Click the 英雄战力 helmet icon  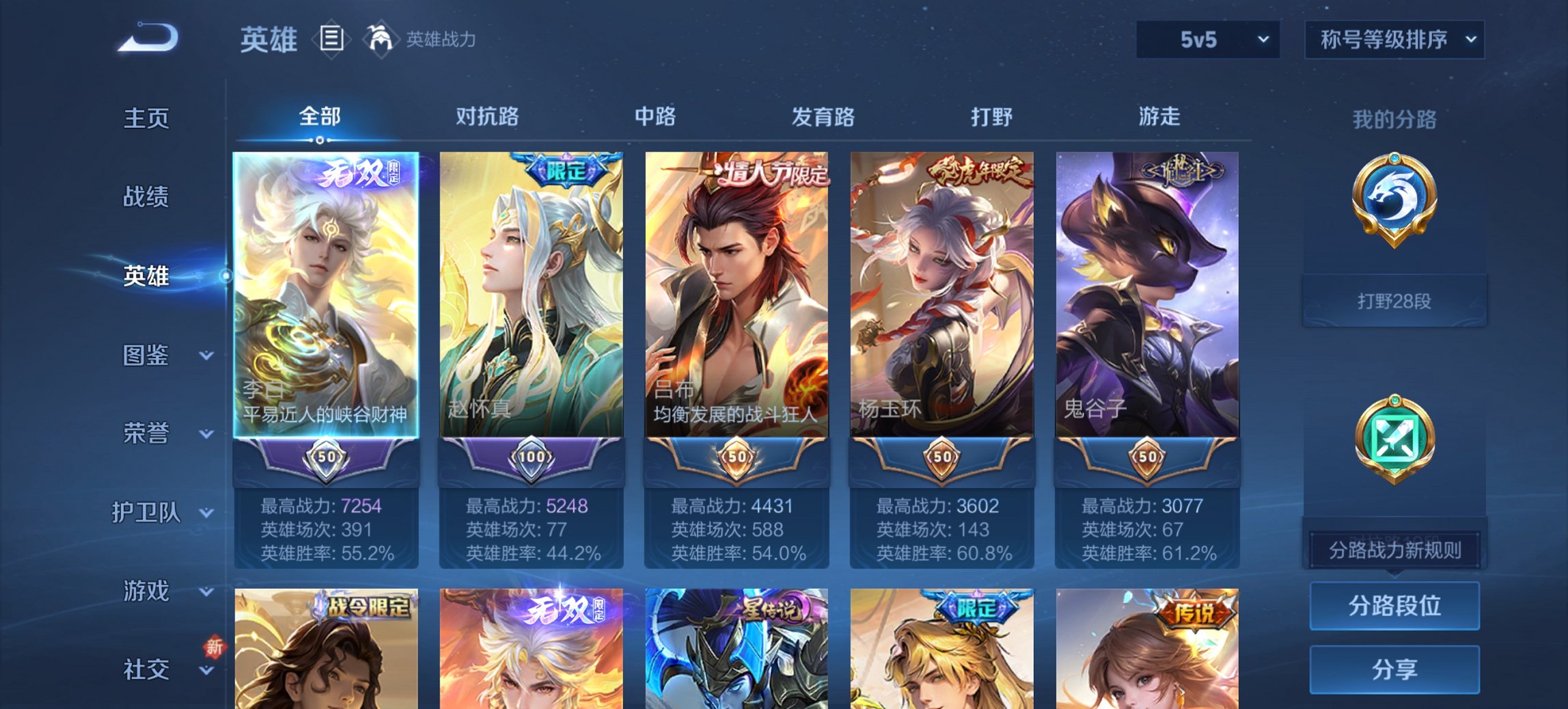383,40
